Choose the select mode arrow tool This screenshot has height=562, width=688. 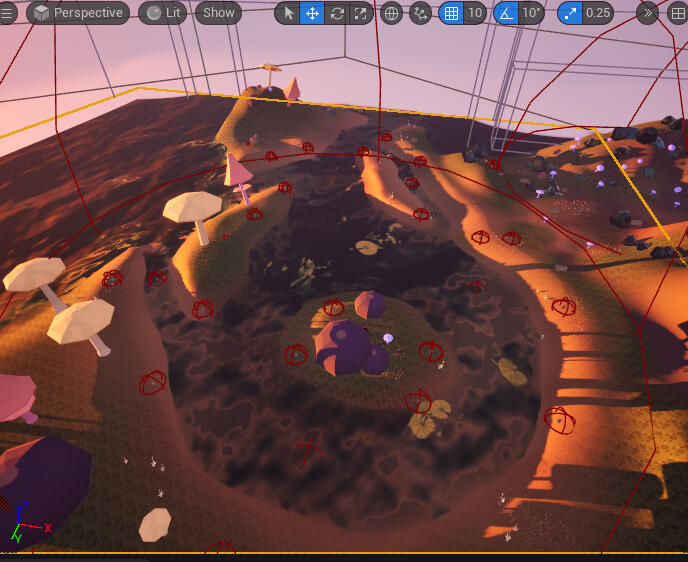coord(288,13)
